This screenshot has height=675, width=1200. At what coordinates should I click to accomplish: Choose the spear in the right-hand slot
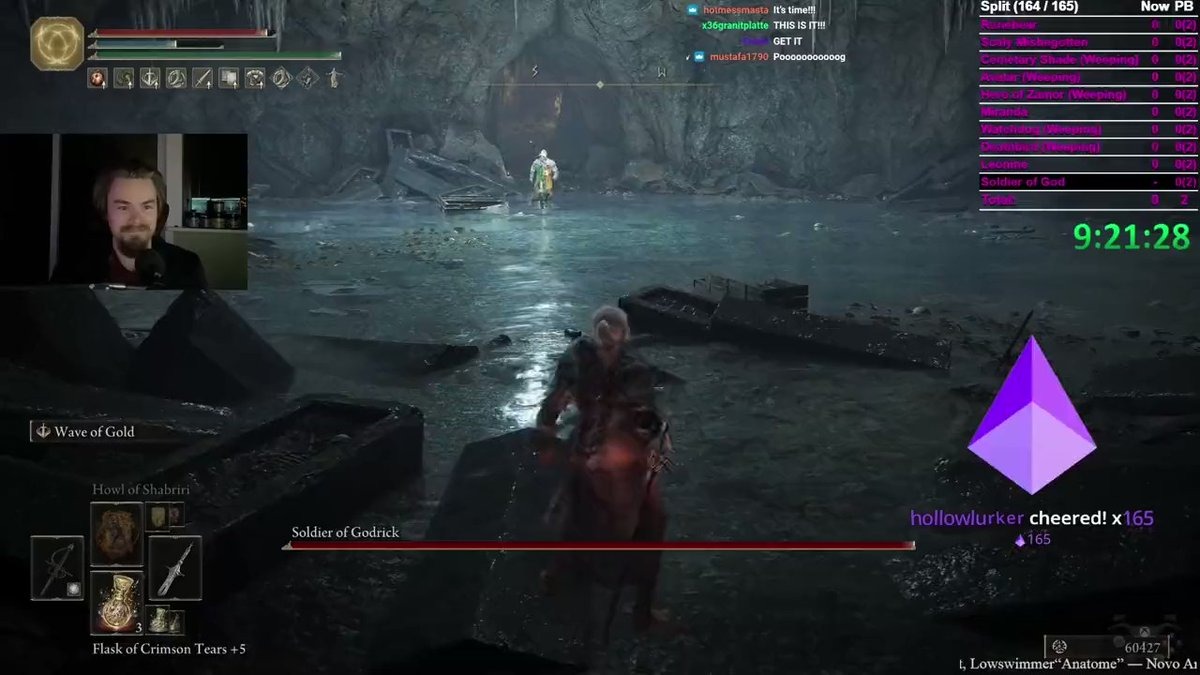pos(175,567)
